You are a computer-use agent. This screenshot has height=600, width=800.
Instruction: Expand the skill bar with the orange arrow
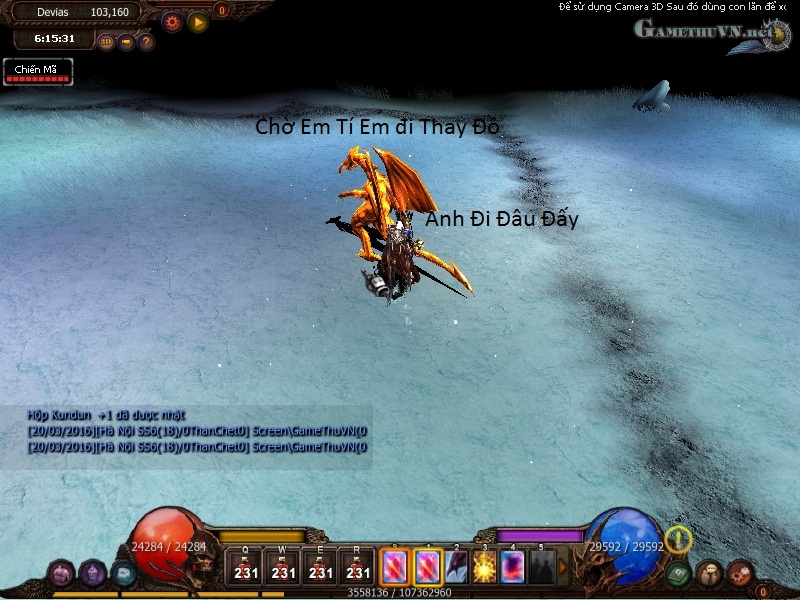point(563,567)
